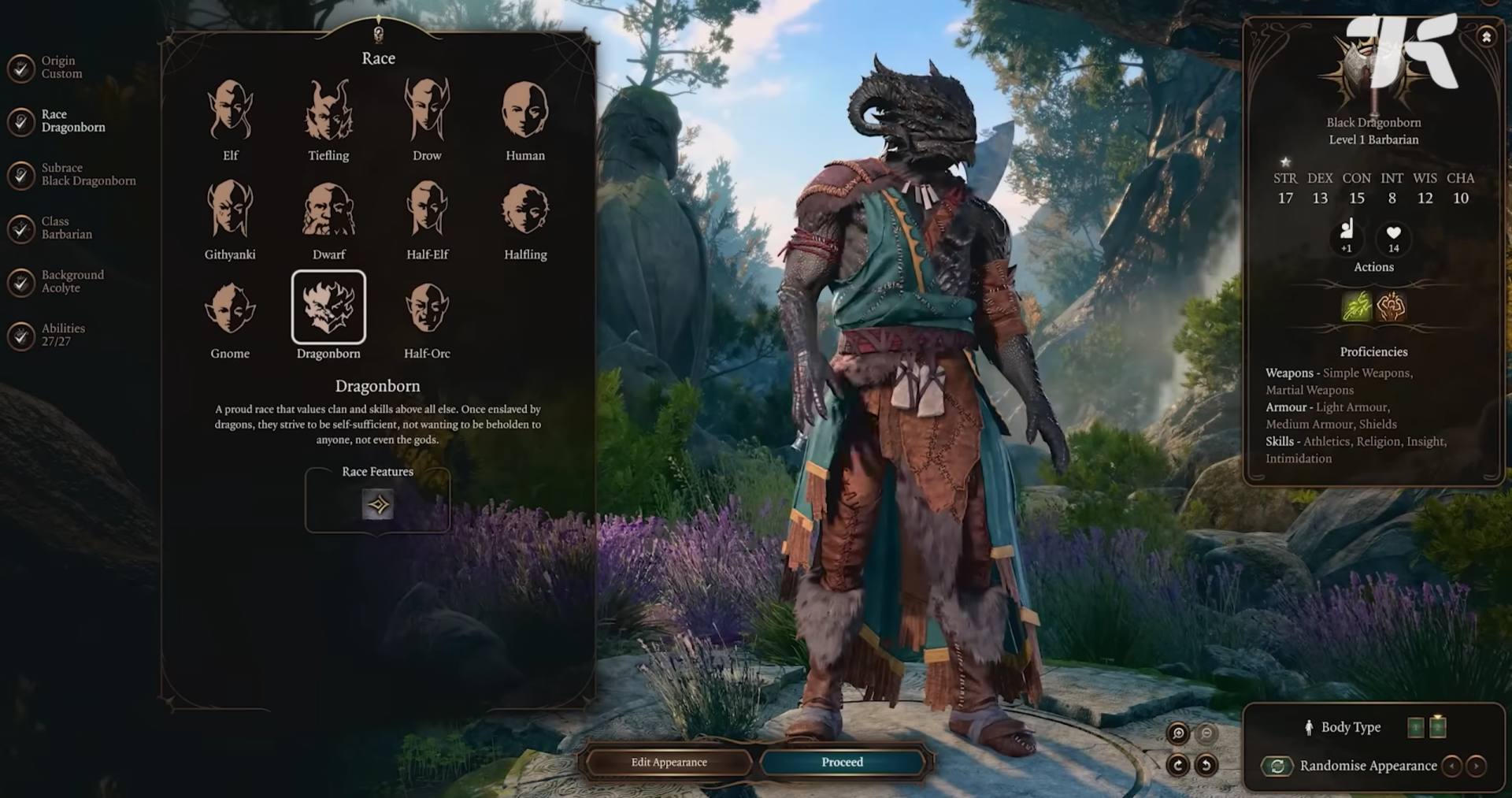Screen dimensions: 1512x798
Task: Choose the Tiefling race portrait
Action: [328, 111]
